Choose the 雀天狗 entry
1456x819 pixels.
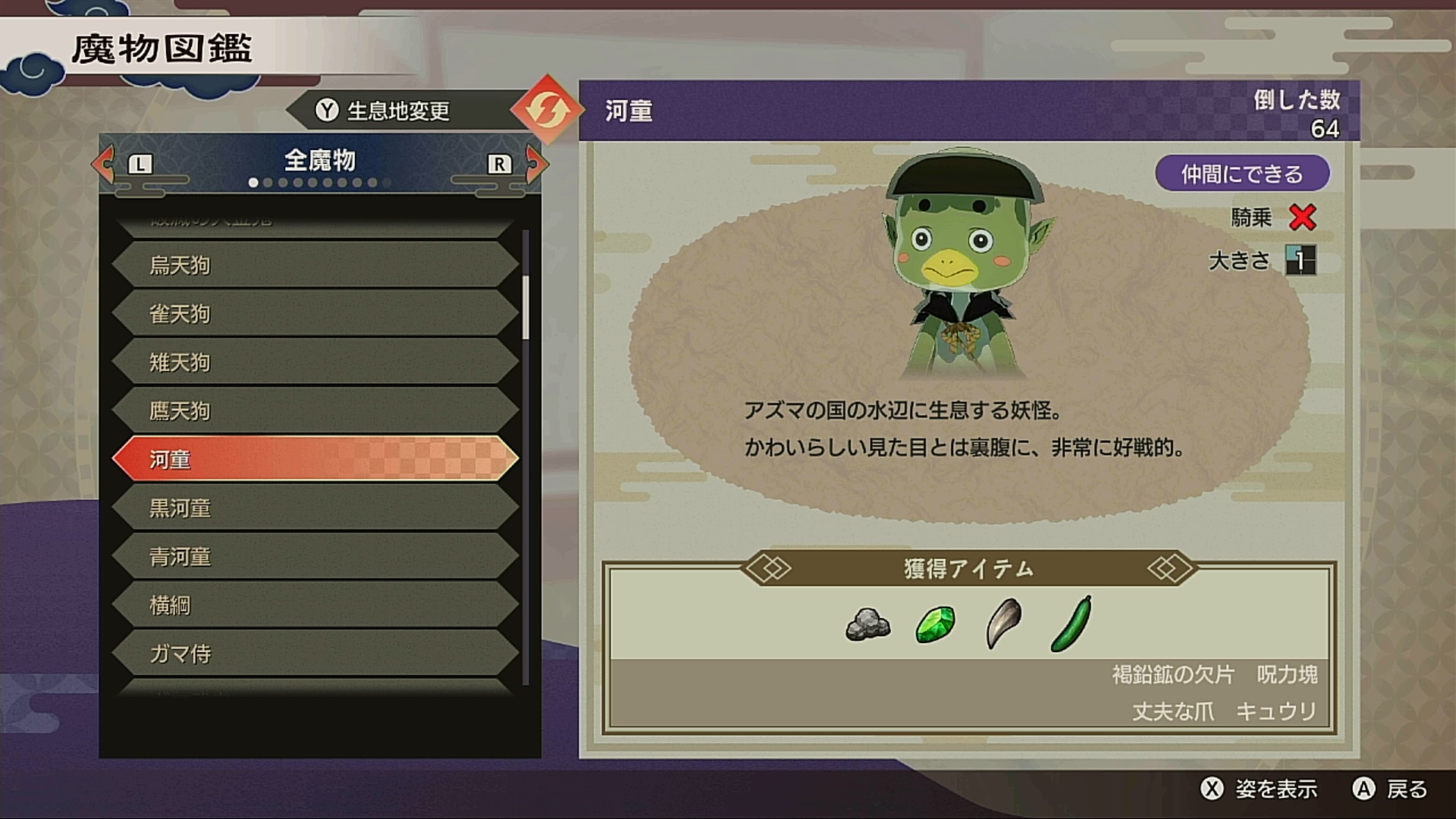tap(315, 313)
